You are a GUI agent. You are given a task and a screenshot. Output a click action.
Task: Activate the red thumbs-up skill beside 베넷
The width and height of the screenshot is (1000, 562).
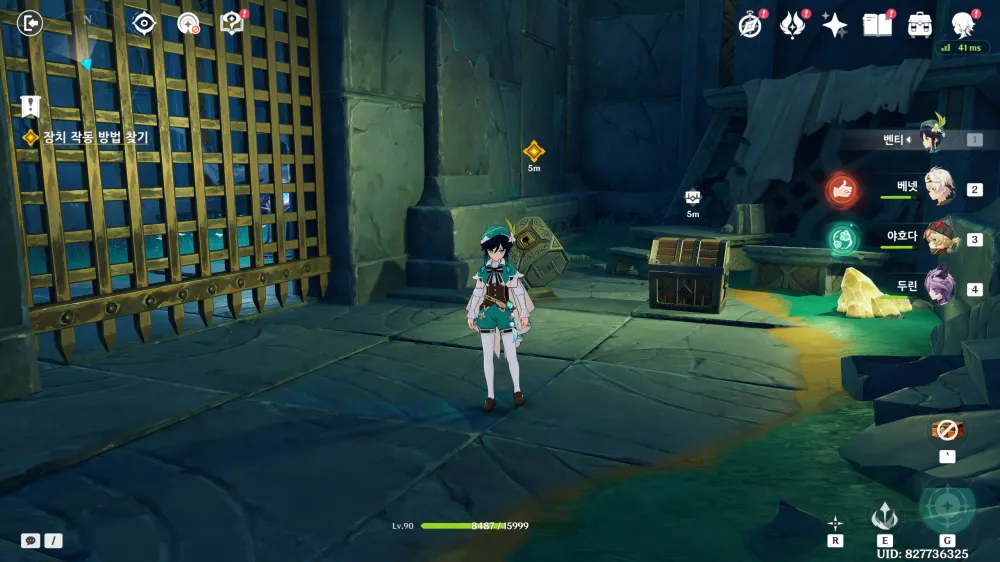tap(843, 188)
